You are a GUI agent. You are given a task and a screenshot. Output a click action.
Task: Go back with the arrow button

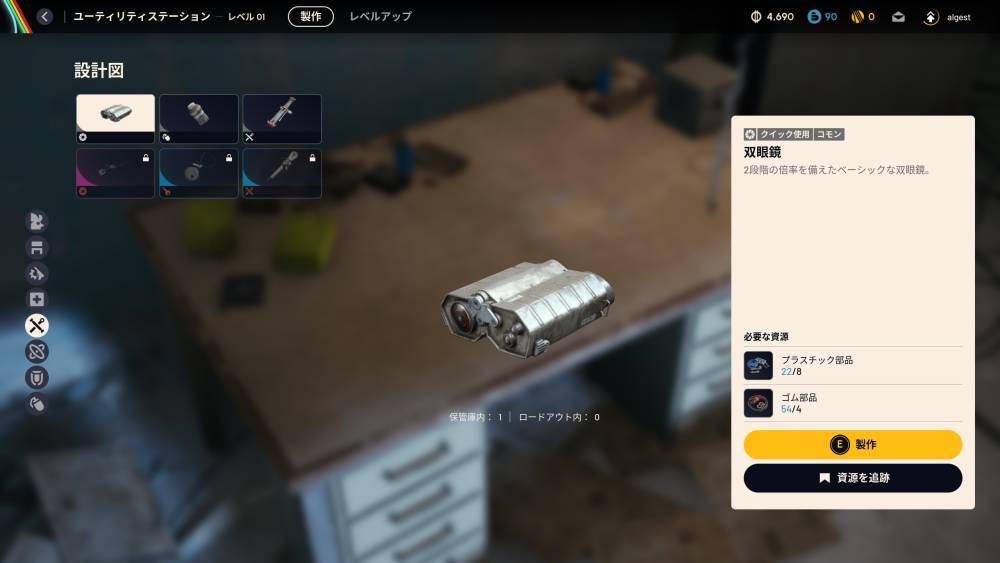click(45, 16)
